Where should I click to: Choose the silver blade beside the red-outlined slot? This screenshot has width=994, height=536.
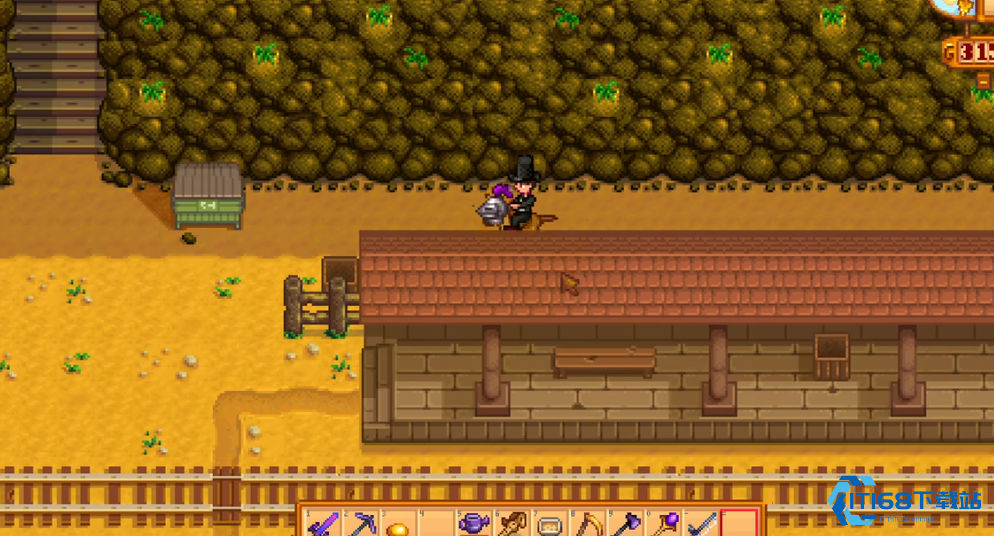(702, 524)
